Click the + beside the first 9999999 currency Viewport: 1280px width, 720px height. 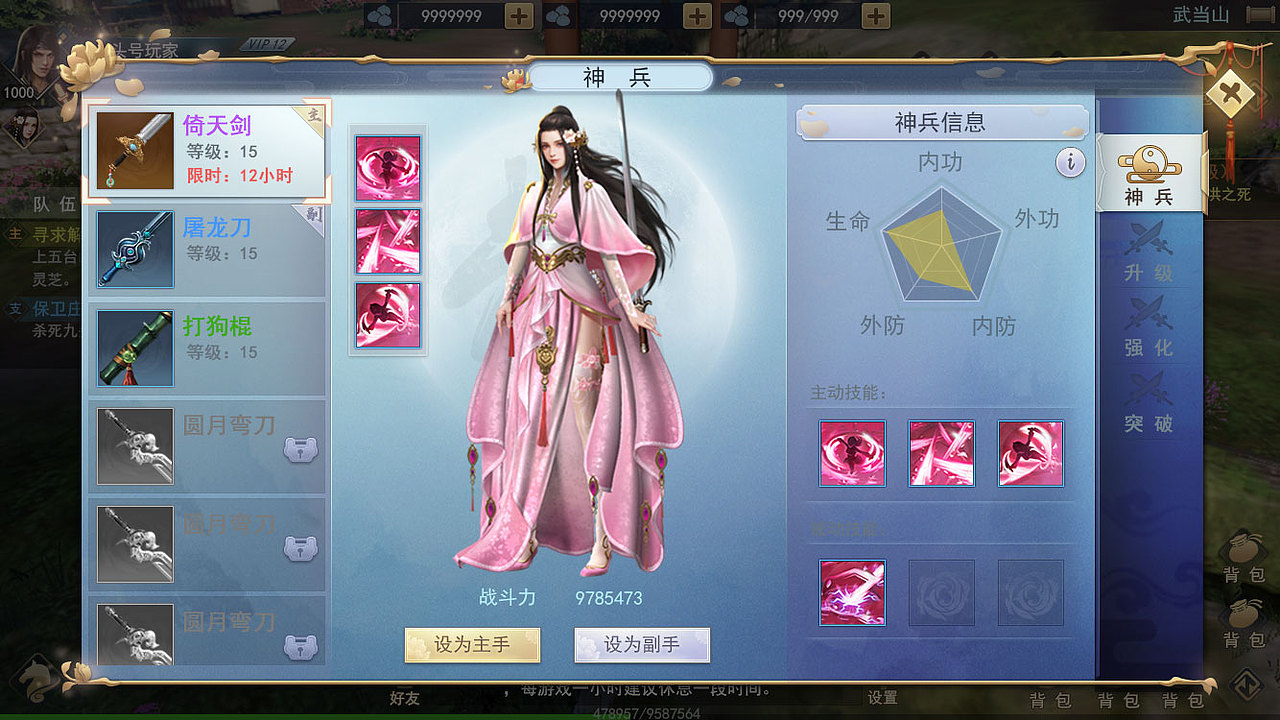click(519, 15)
